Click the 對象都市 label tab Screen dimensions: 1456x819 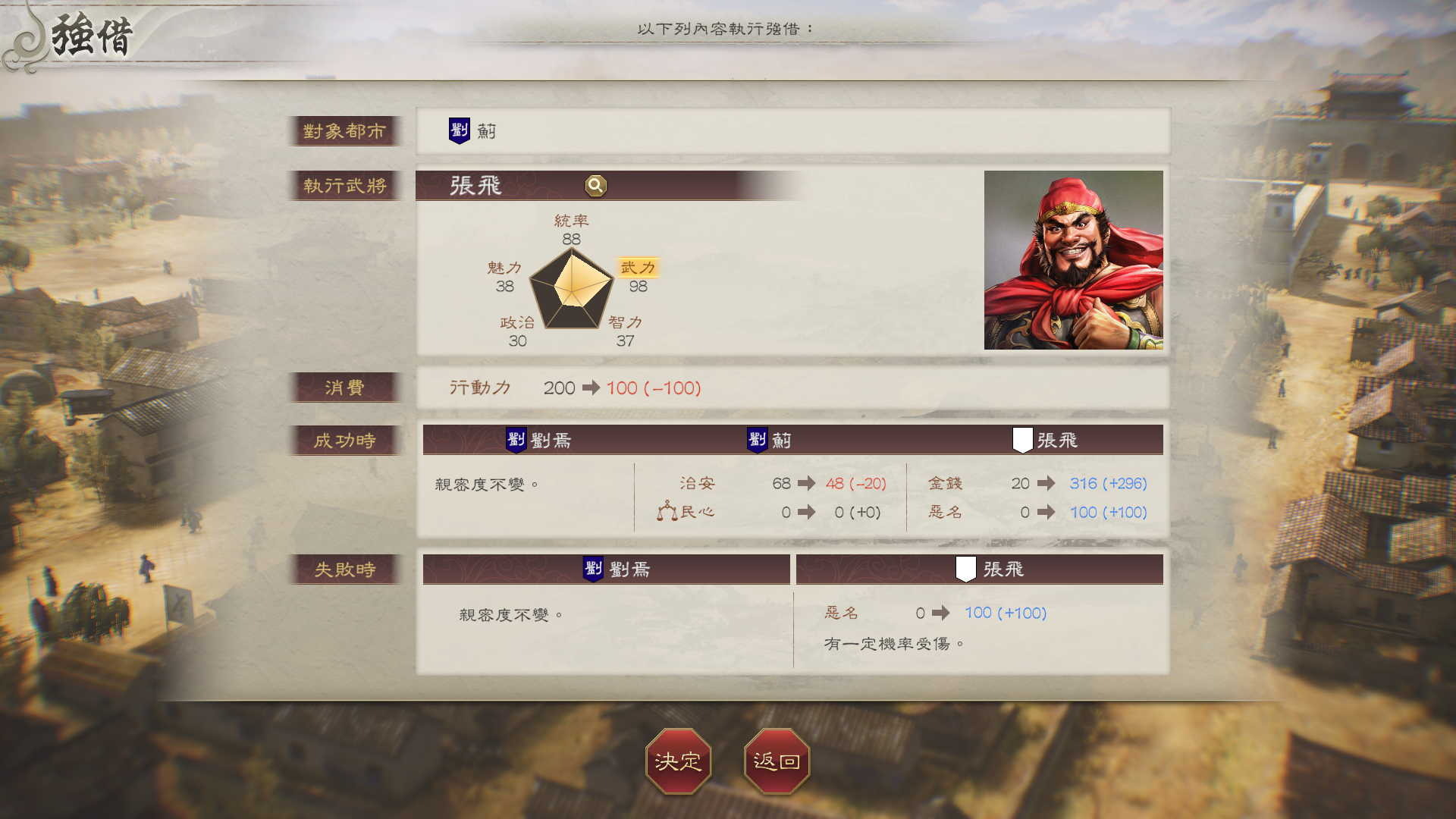pos(346,130)
